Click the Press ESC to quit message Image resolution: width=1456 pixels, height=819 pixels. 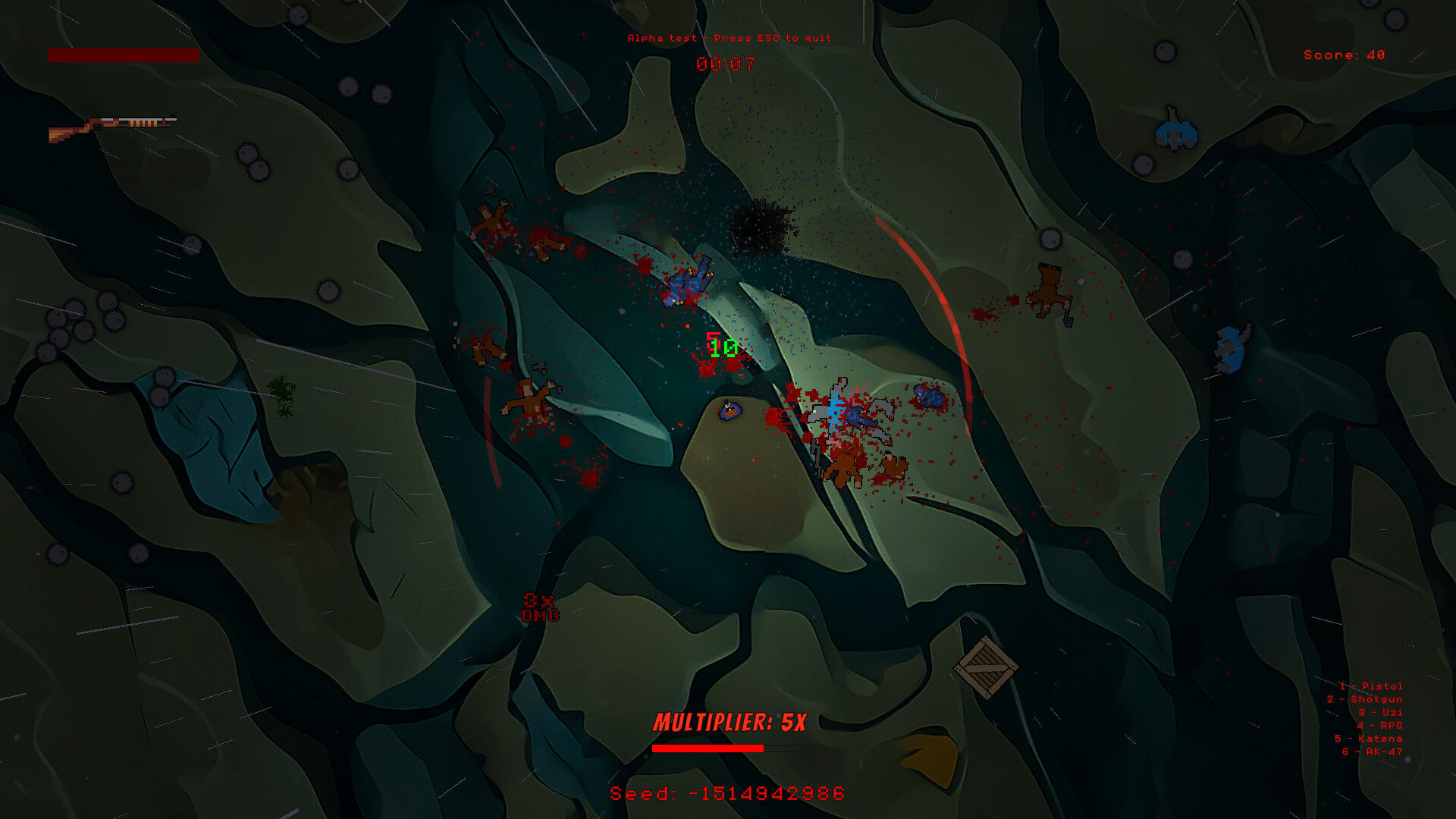[728, 36]
